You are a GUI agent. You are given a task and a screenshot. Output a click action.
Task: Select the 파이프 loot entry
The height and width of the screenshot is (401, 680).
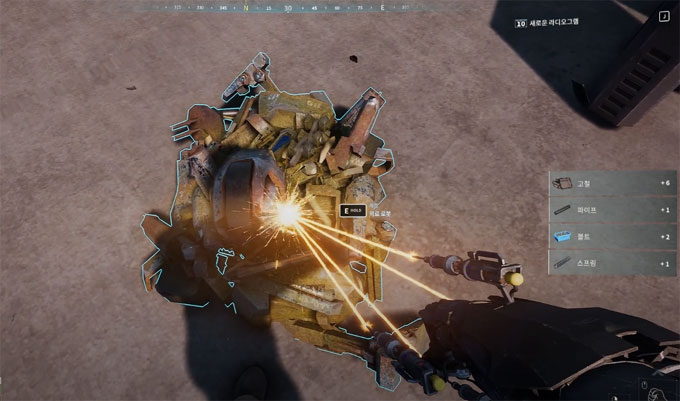(613, 210)
